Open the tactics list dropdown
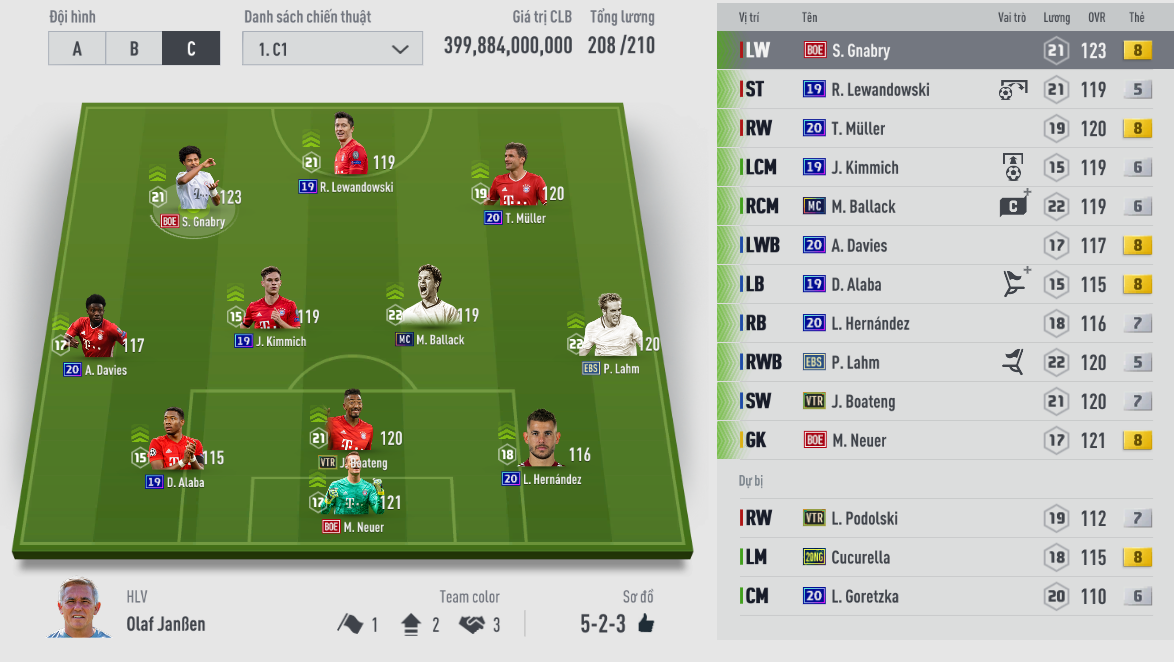Viewport: 1174px width, 662px height. pyautogui.click(x=334, y=49)
